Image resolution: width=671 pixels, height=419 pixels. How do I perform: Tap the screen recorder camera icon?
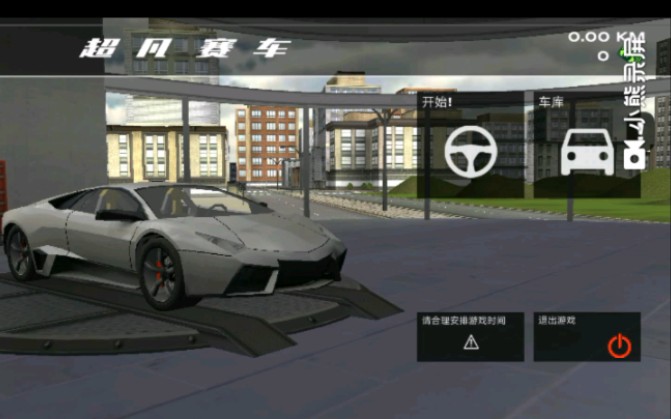coord(634,154)
